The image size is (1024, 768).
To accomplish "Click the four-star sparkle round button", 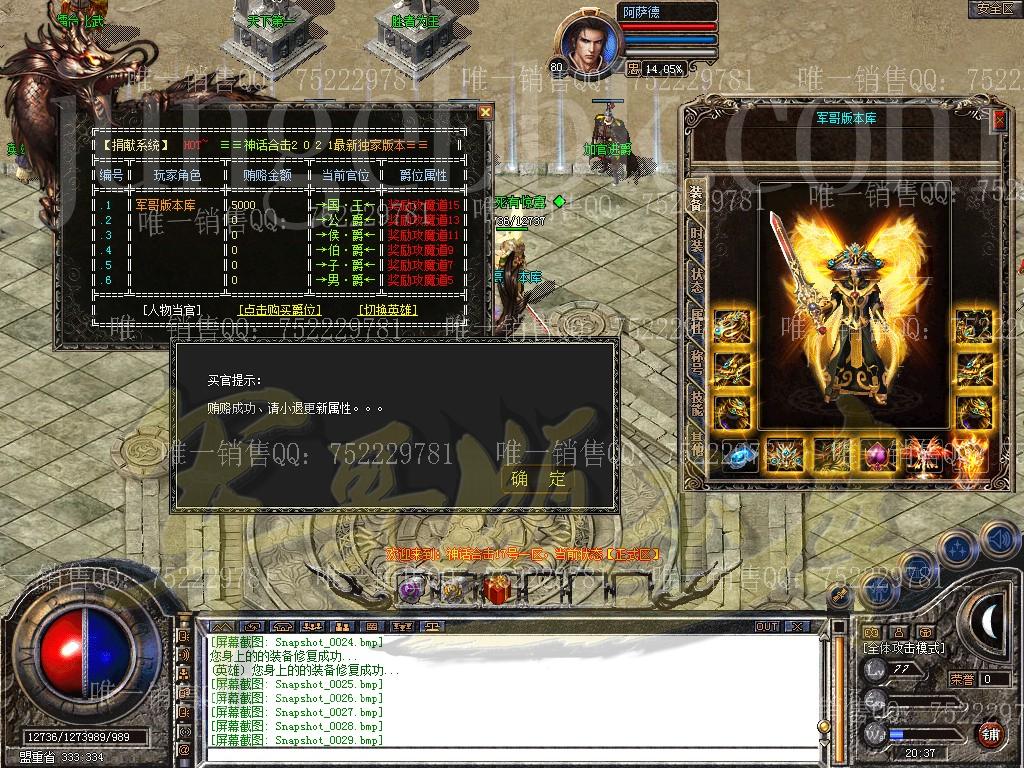I will (958, 548).
